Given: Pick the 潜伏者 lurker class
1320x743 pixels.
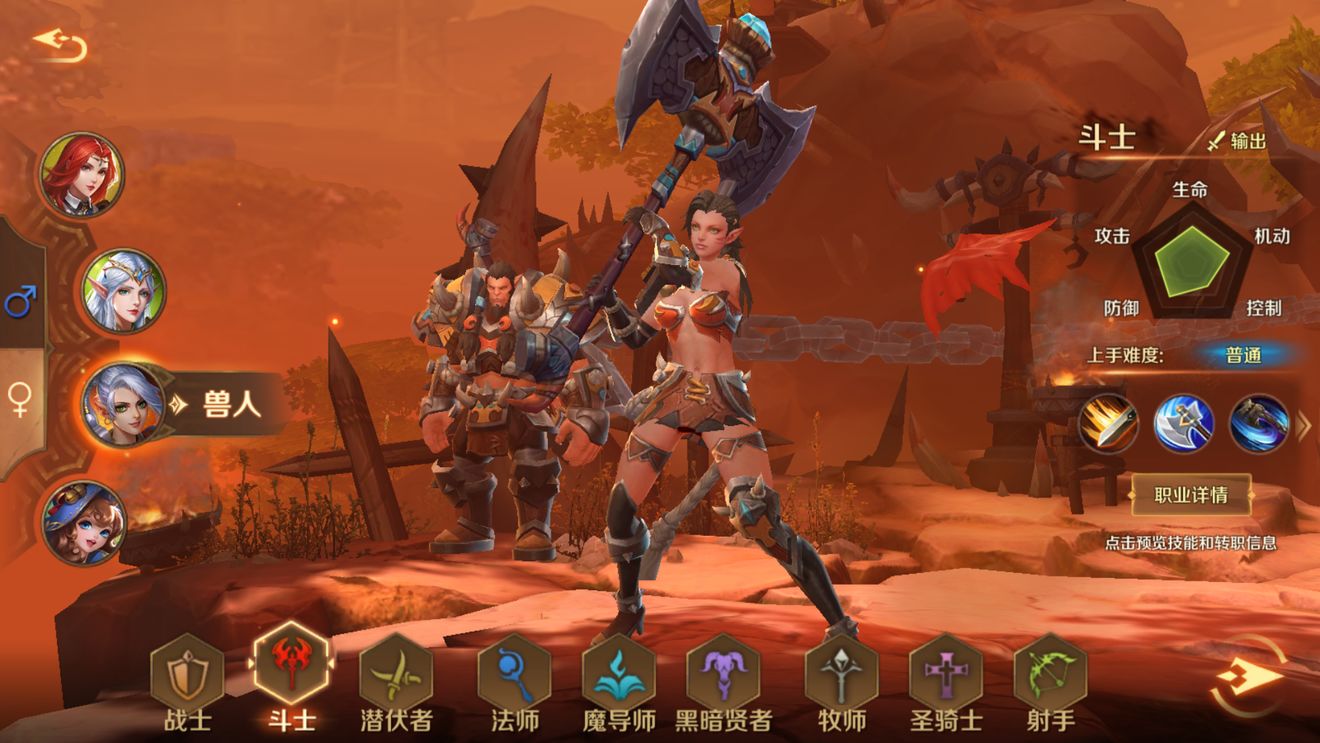Looking at the screenshot, I should coord(395,672).
